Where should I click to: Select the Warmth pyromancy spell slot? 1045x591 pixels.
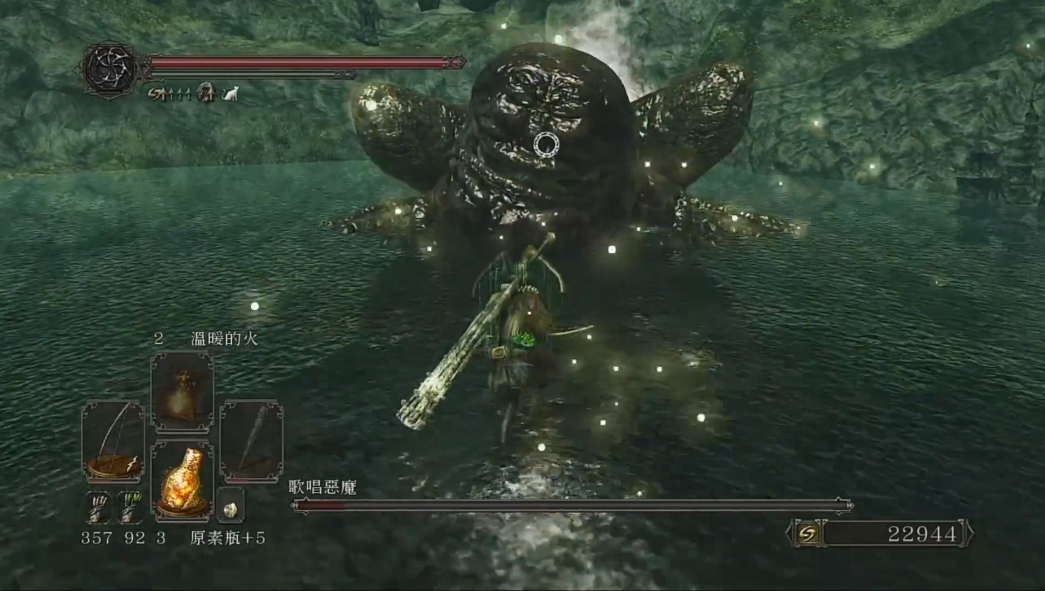click(181, 392)
